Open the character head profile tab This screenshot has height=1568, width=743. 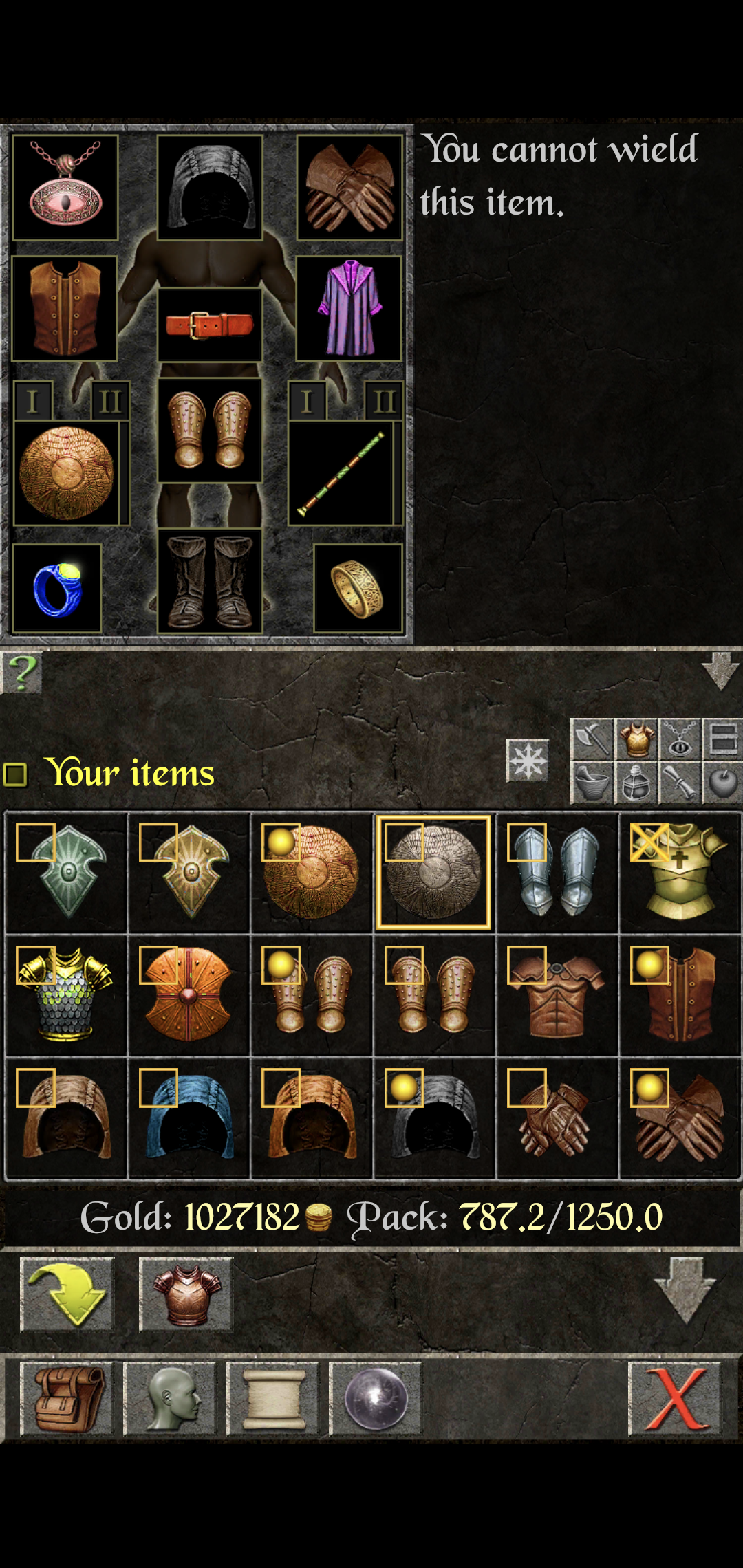(170, 1399)
